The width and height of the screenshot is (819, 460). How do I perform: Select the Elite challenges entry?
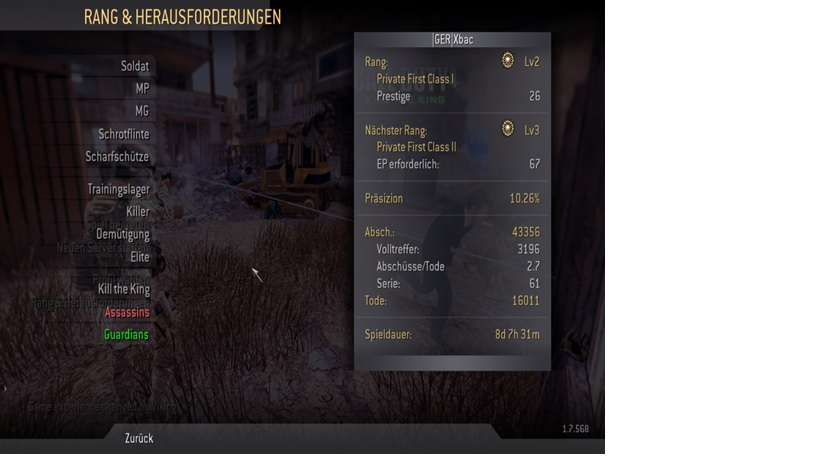139,257
